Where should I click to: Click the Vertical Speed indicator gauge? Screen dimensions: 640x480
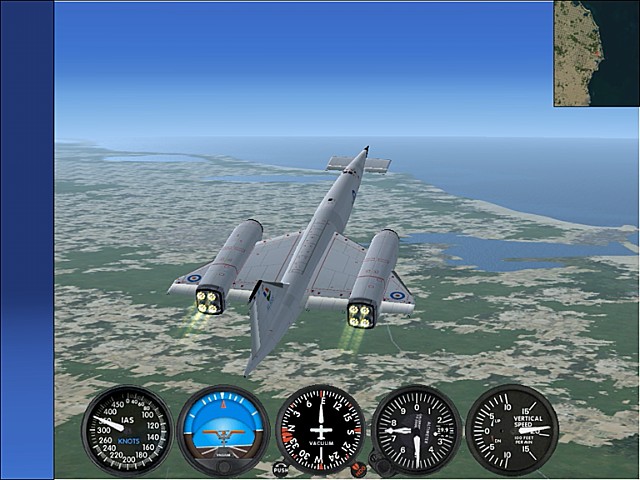pos(512,430)
